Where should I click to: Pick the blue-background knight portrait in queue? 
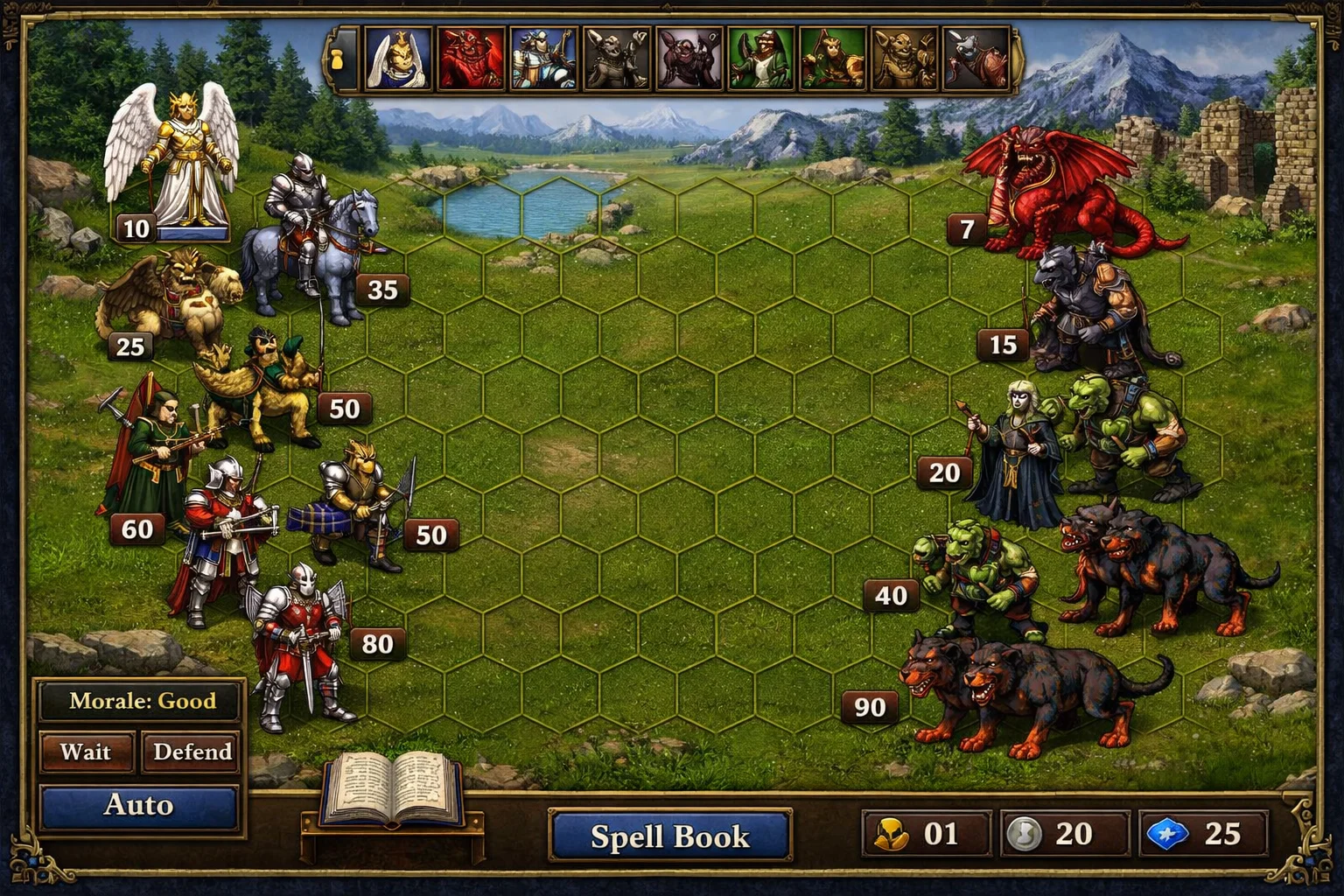point(542,59)
